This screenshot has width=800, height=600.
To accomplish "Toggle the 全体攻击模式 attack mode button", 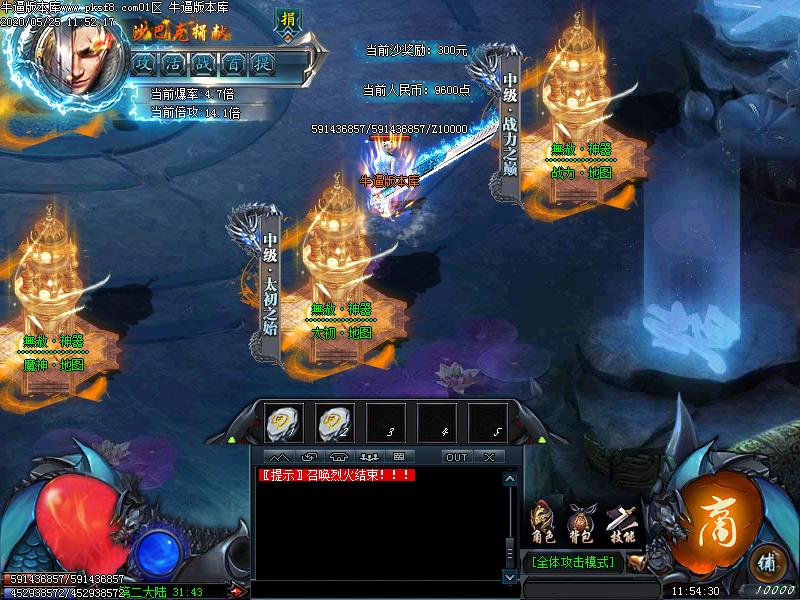I will point(573,562).
